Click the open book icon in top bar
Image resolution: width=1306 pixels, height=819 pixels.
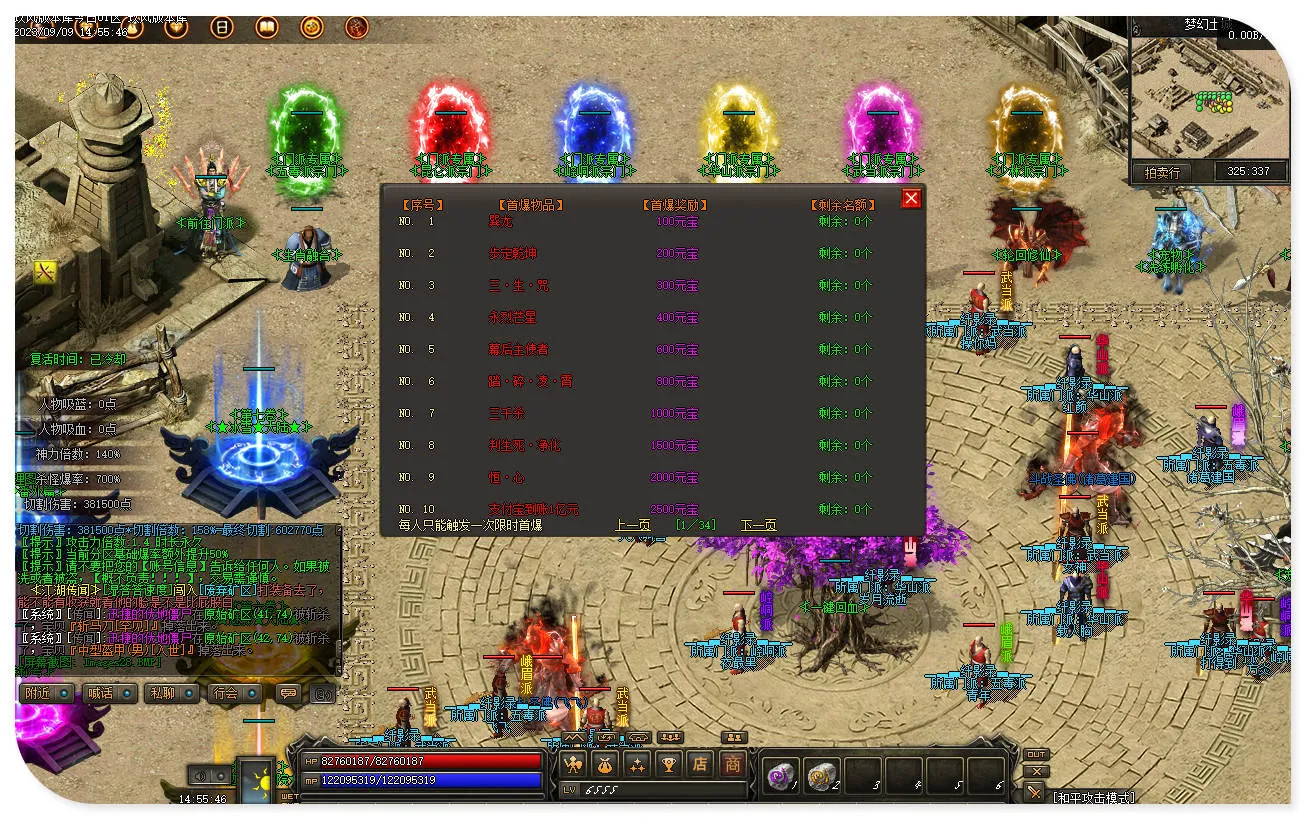pyautogui.click(x=267, y=27)
